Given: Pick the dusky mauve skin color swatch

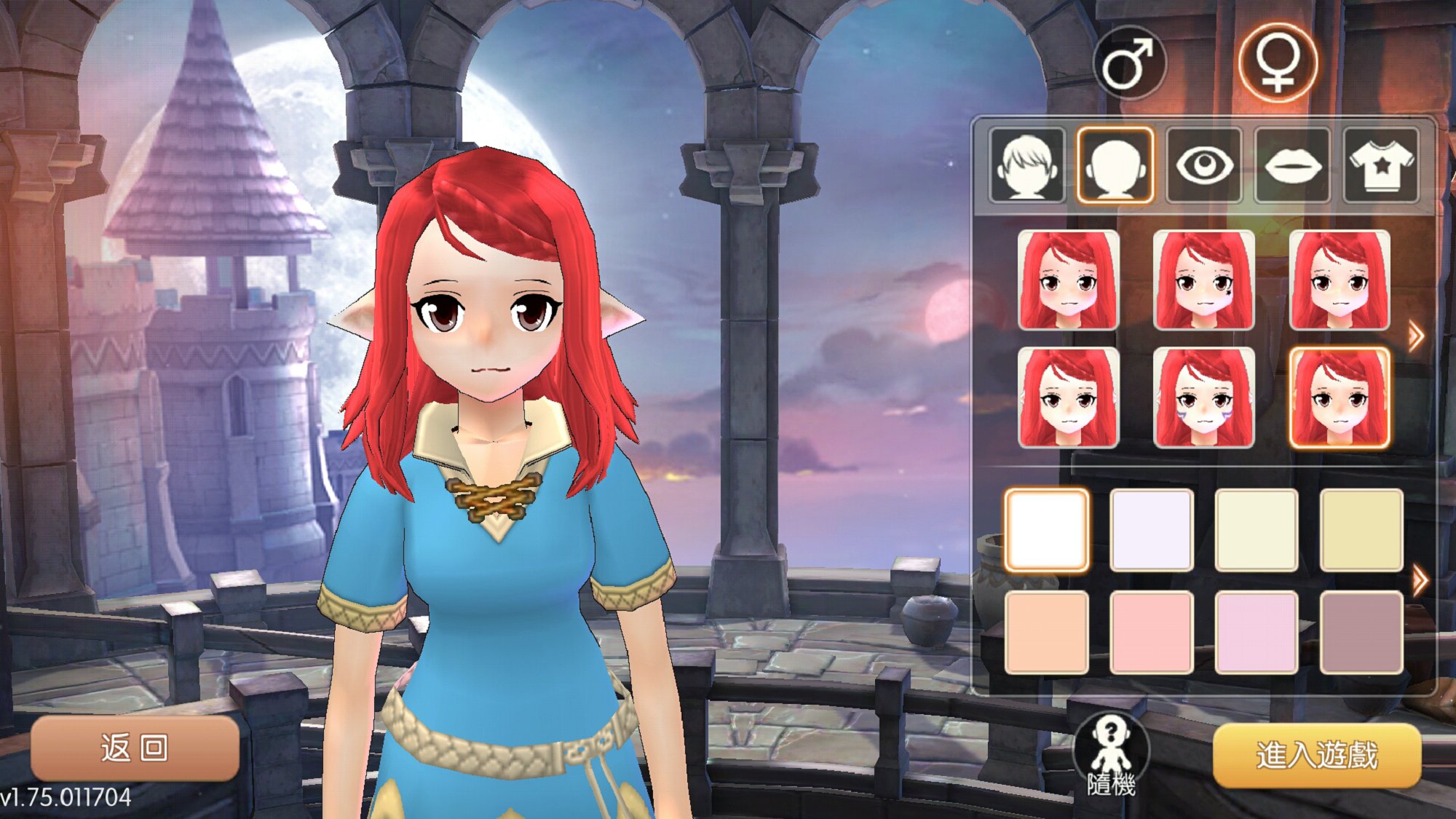Looking at the screenshot, I should tap(1361, 632).
